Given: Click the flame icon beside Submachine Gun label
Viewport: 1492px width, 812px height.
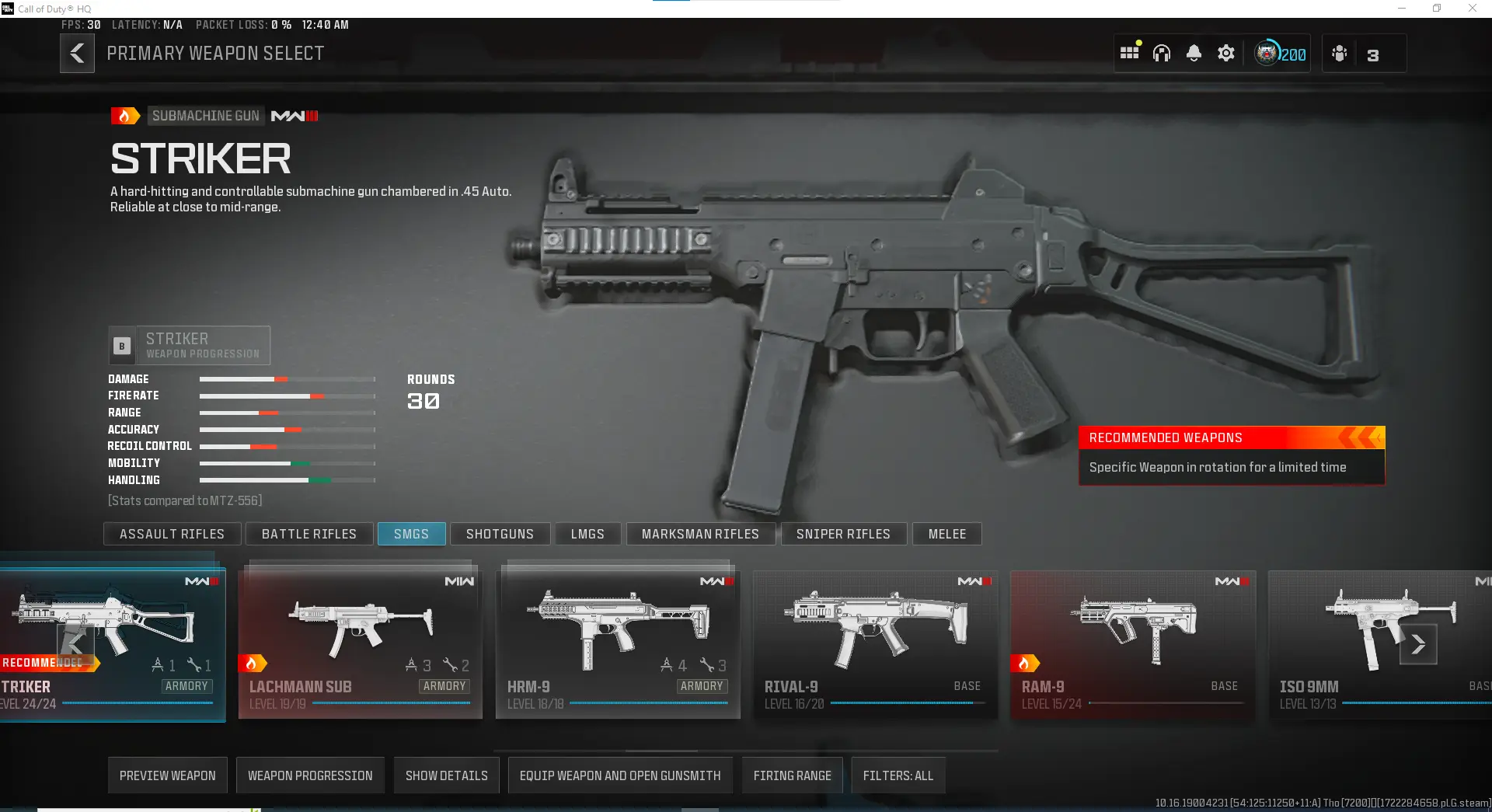Looking at the screenshot, I should click(x=125, y=115).
